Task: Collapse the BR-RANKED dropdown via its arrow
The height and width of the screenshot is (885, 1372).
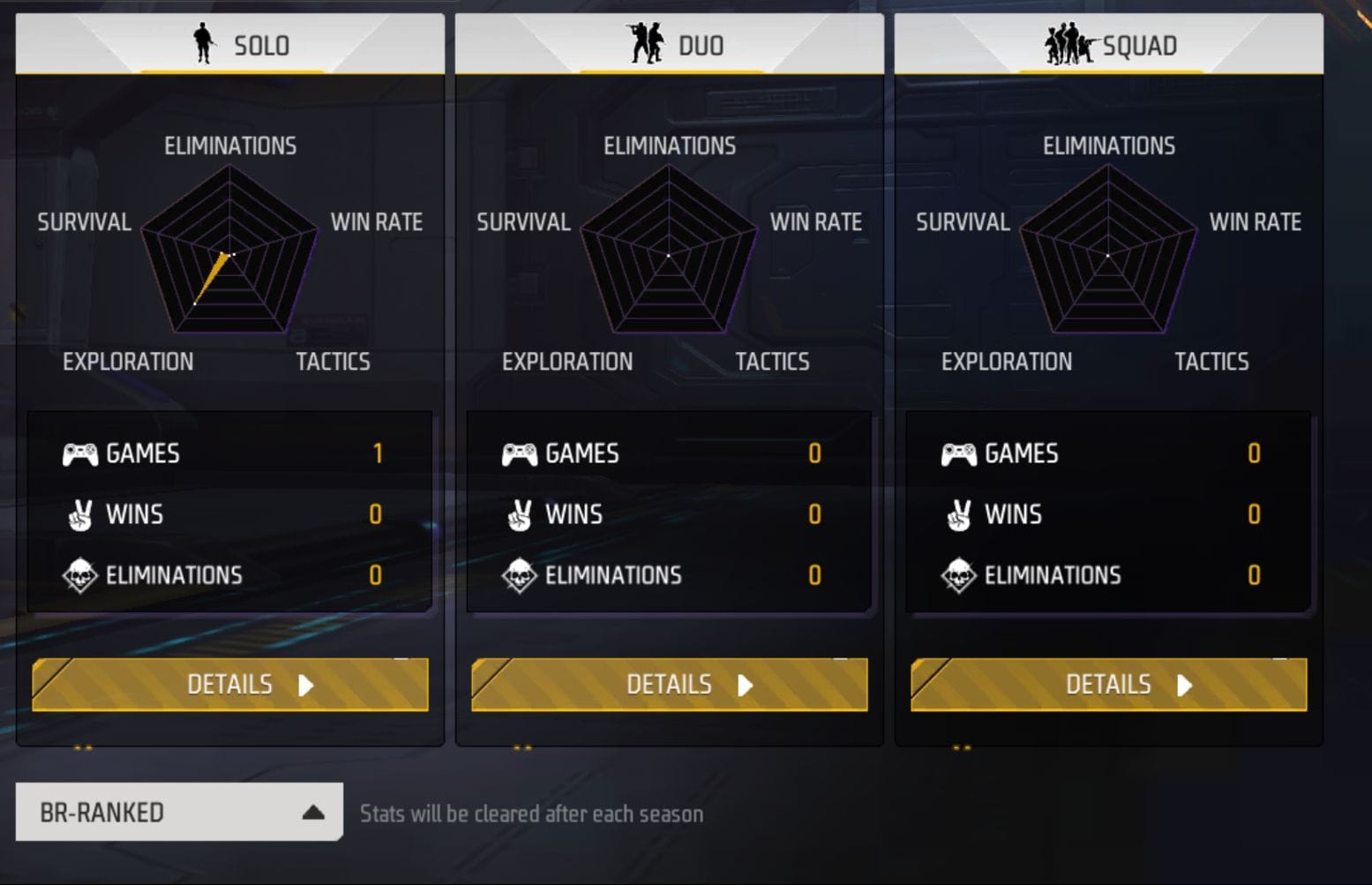Action: (x=311, y=812)
